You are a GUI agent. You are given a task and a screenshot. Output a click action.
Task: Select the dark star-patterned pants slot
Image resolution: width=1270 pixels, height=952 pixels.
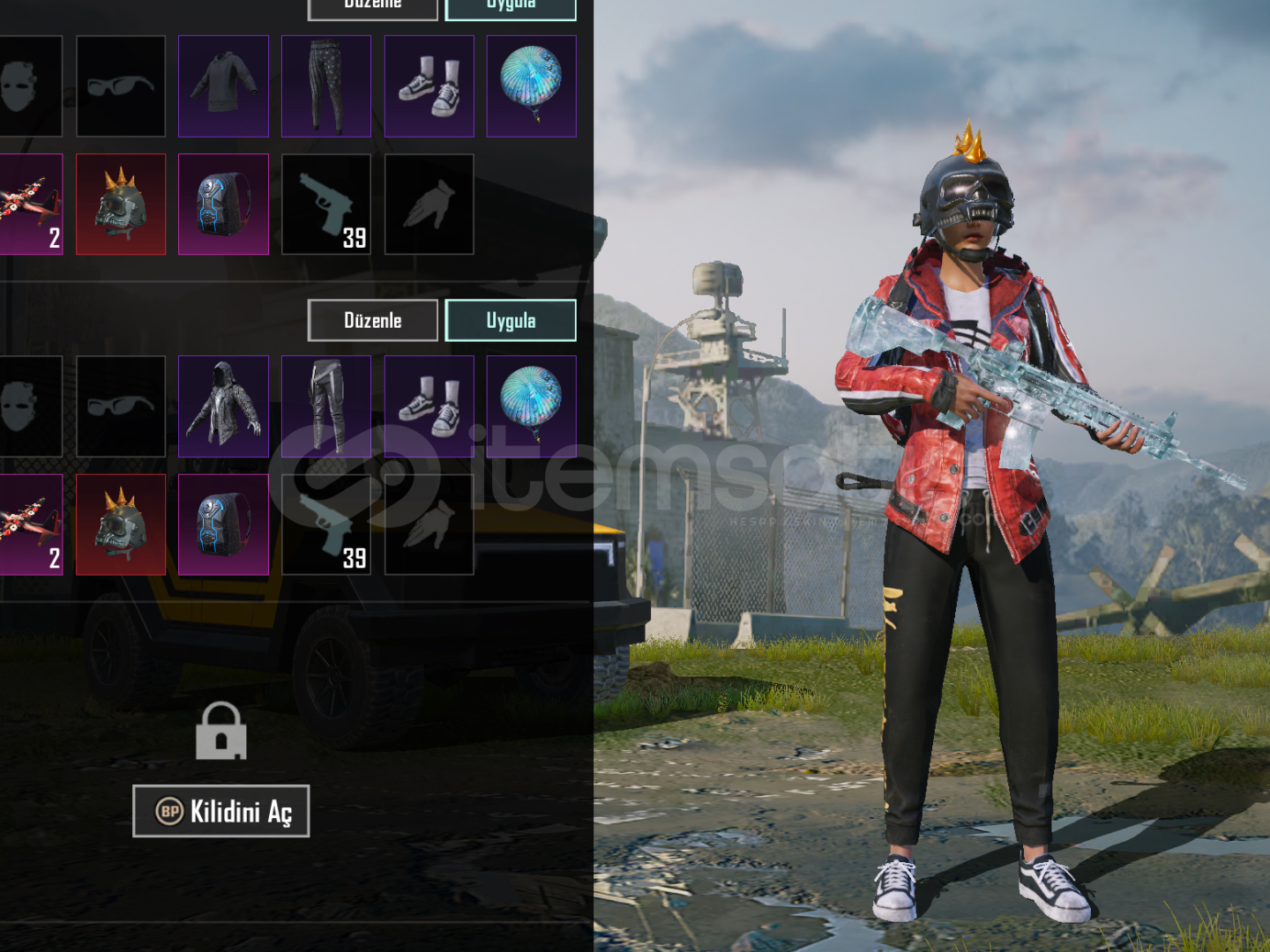point(326,86)
